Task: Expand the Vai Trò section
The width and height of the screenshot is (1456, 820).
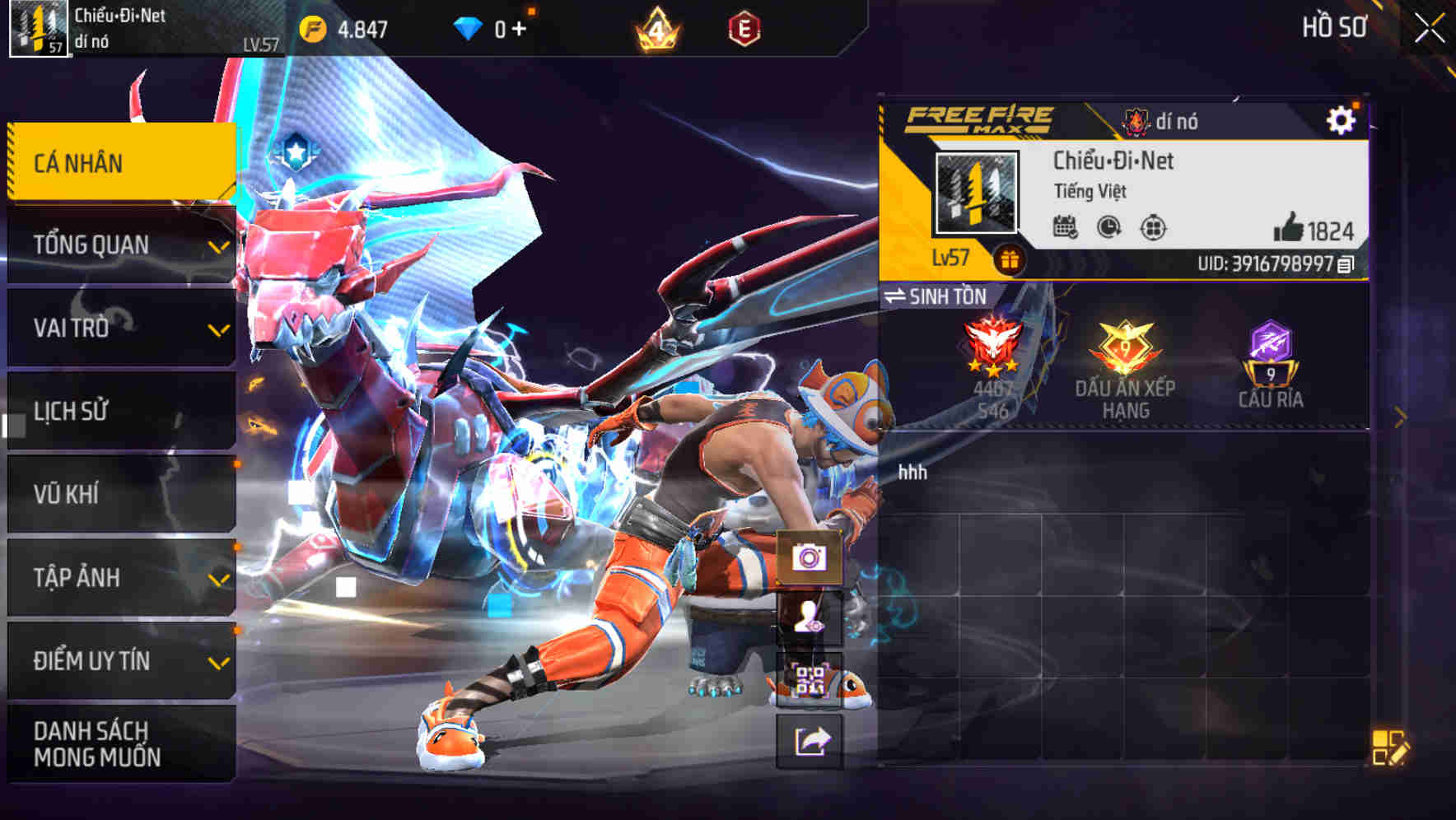Action: pos(120,328)
